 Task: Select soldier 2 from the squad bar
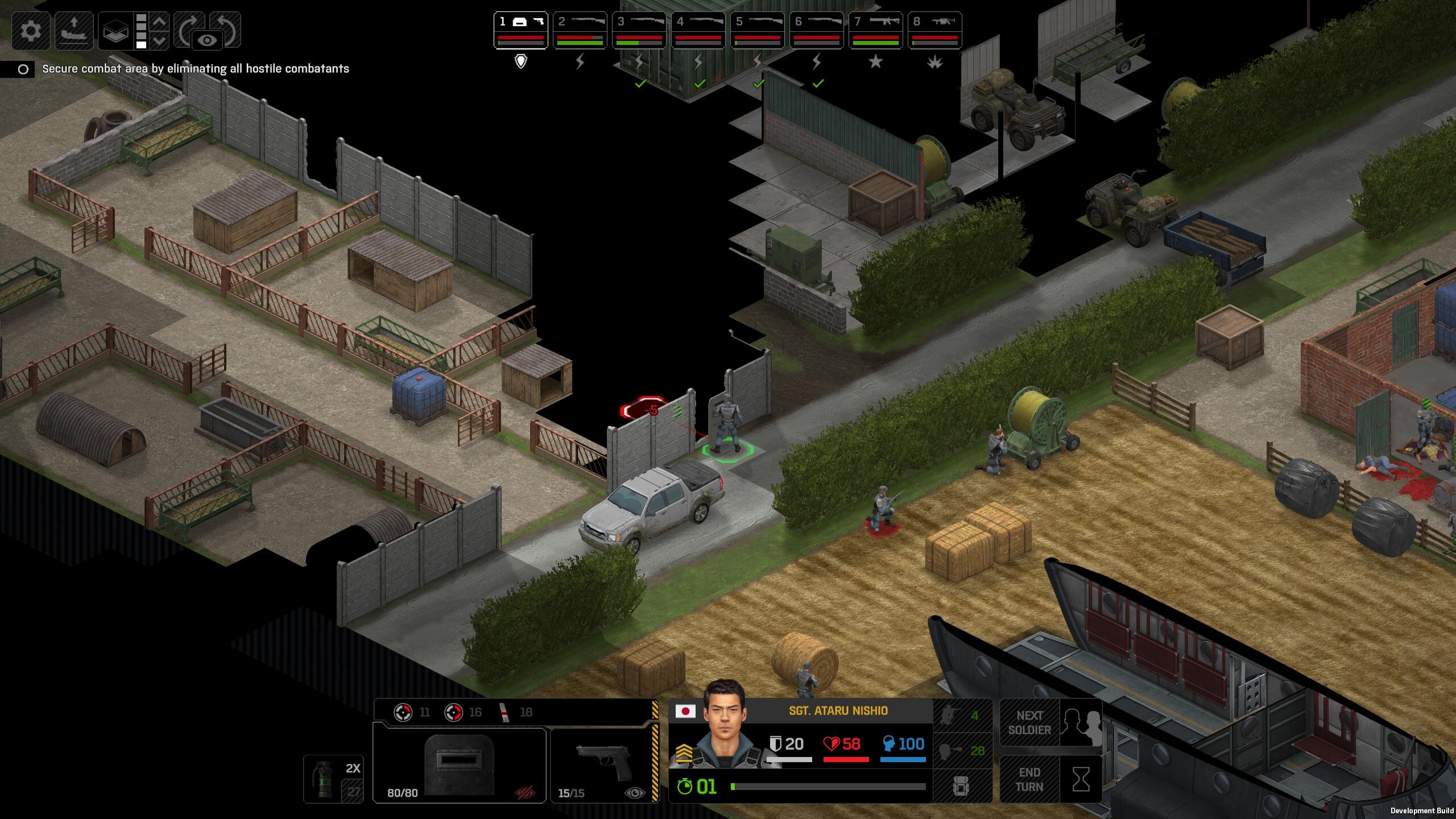580,30
